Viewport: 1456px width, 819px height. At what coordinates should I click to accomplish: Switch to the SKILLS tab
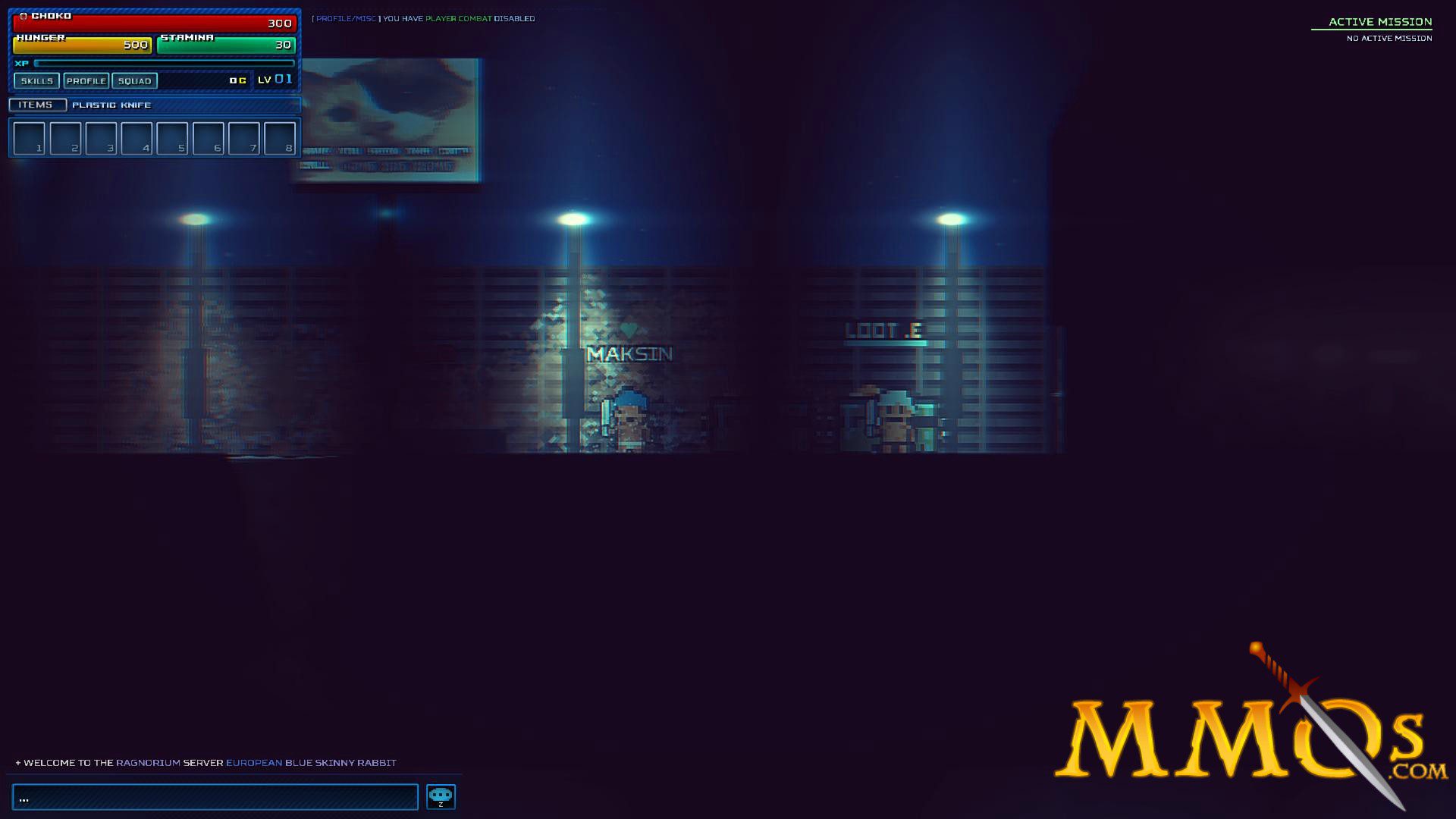[x=36, y=80]
